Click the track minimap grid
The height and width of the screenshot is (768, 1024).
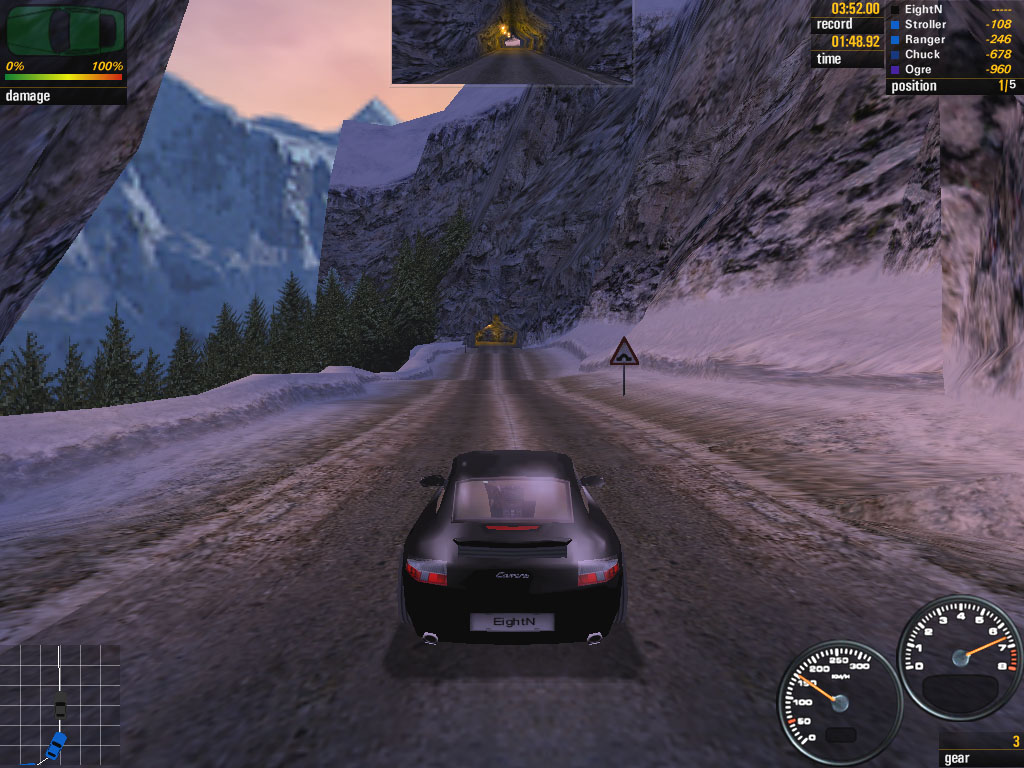pos(60,705)
